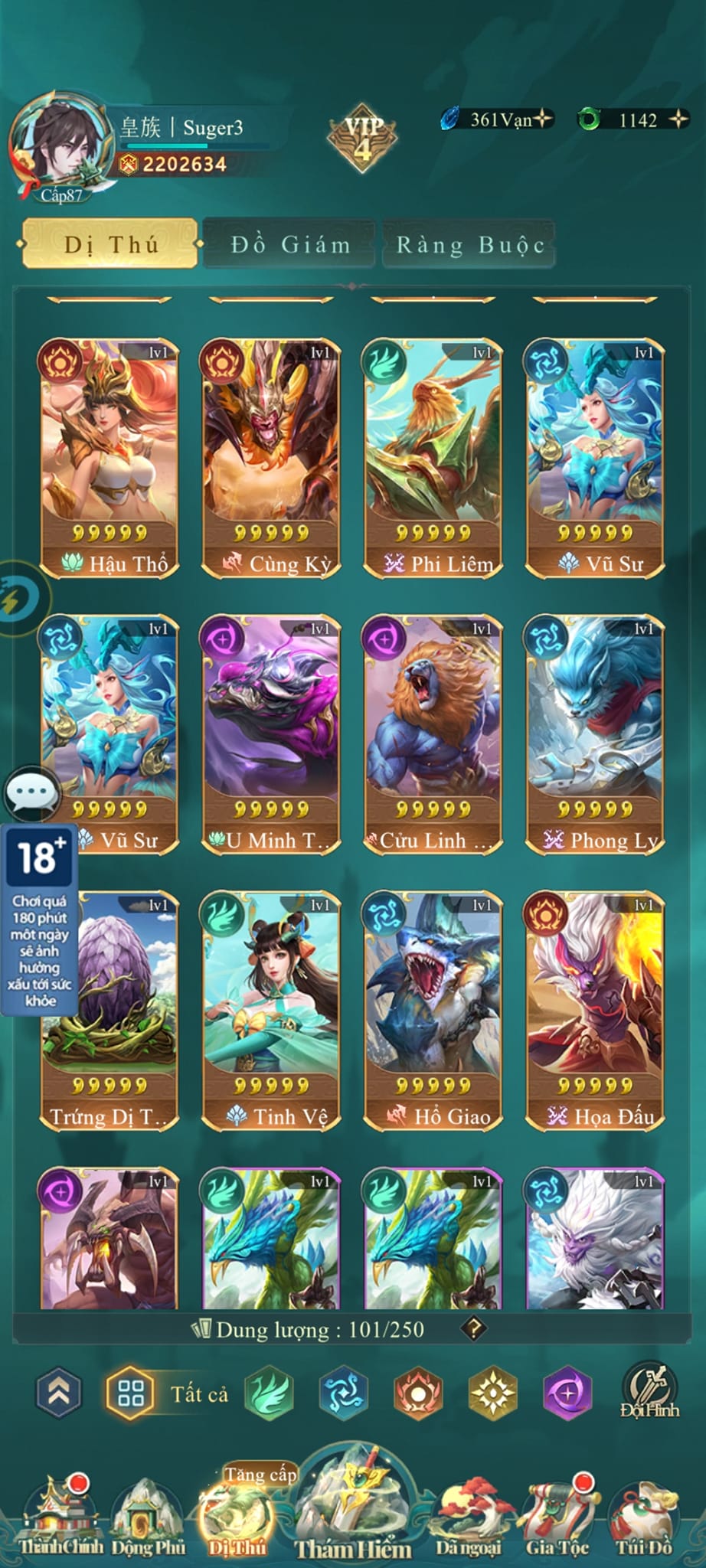
Task: Open the chat speech bubble
Action: [x=32, y=793]
